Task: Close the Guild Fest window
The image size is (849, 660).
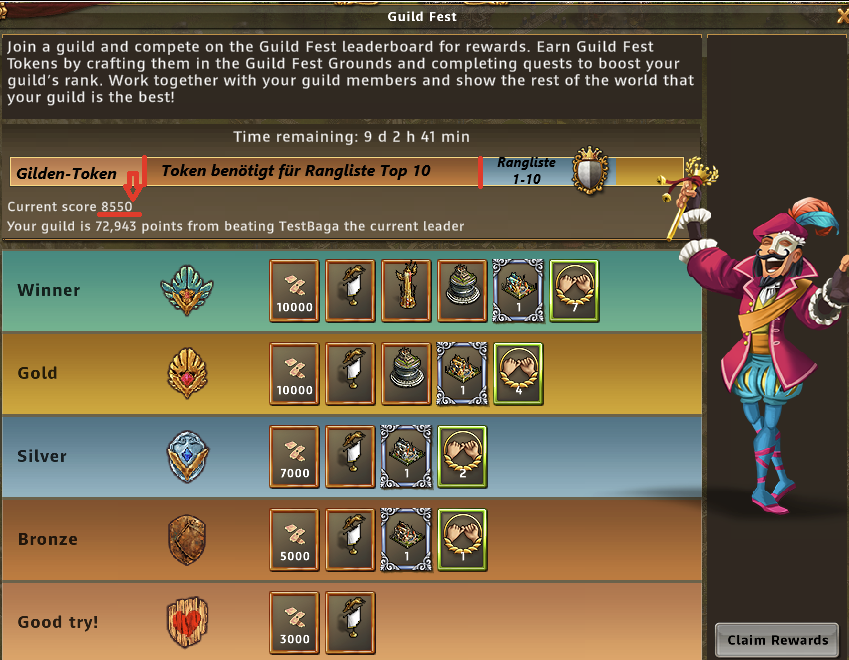Action: [x=841, y=14]
